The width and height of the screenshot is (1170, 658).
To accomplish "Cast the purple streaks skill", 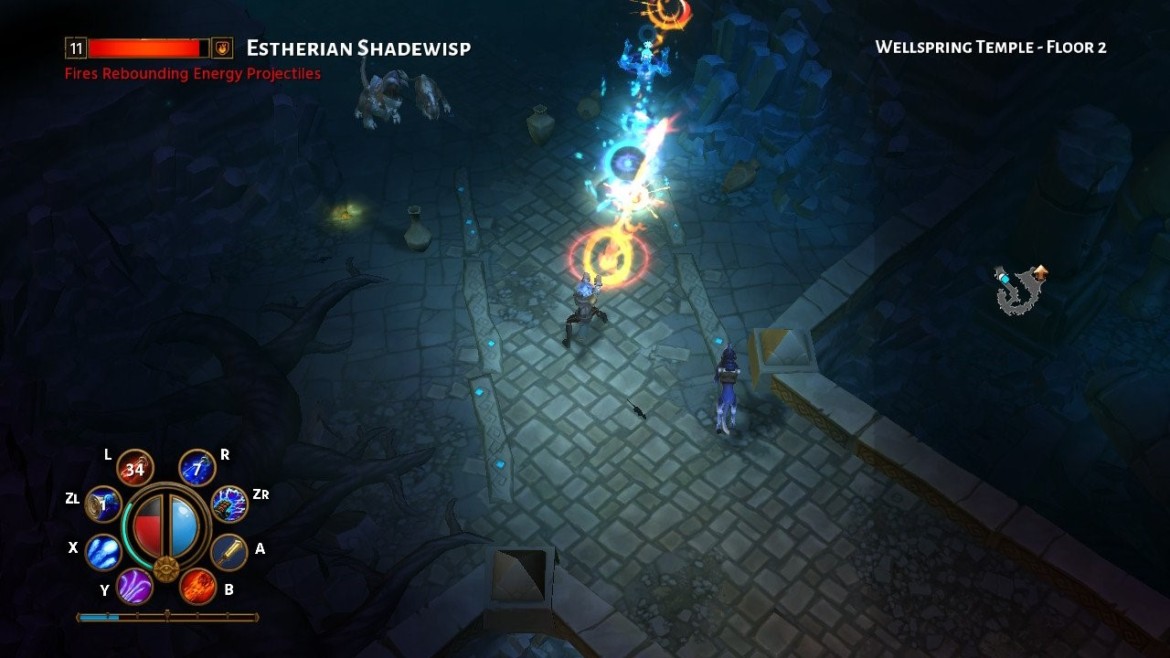I will 135,585.
